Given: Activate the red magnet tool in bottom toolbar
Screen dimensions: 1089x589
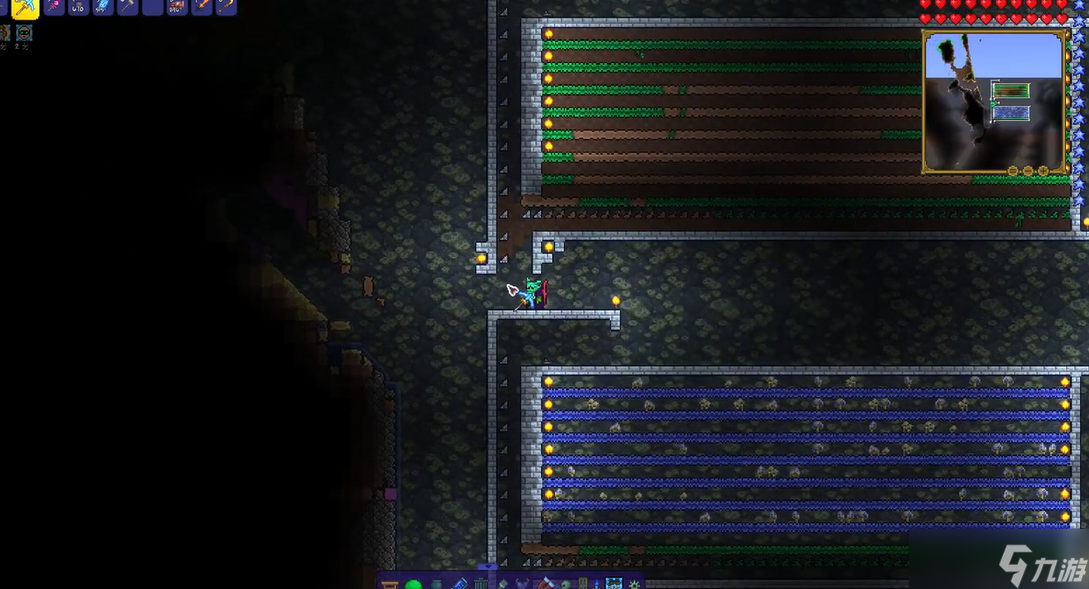Looking at the screenshot, I should [547, 583].
